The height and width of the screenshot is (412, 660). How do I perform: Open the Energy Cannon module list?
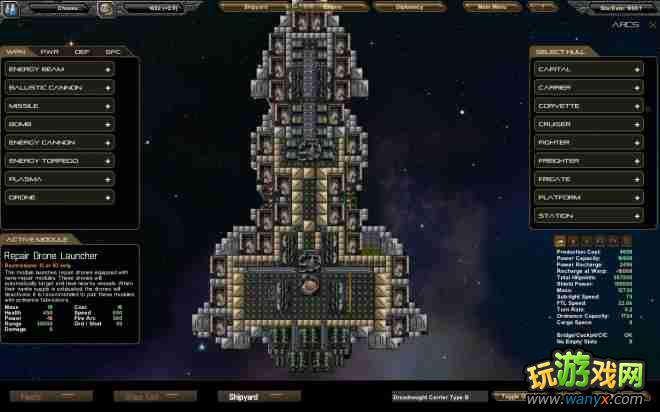click(x=58, y=142)
